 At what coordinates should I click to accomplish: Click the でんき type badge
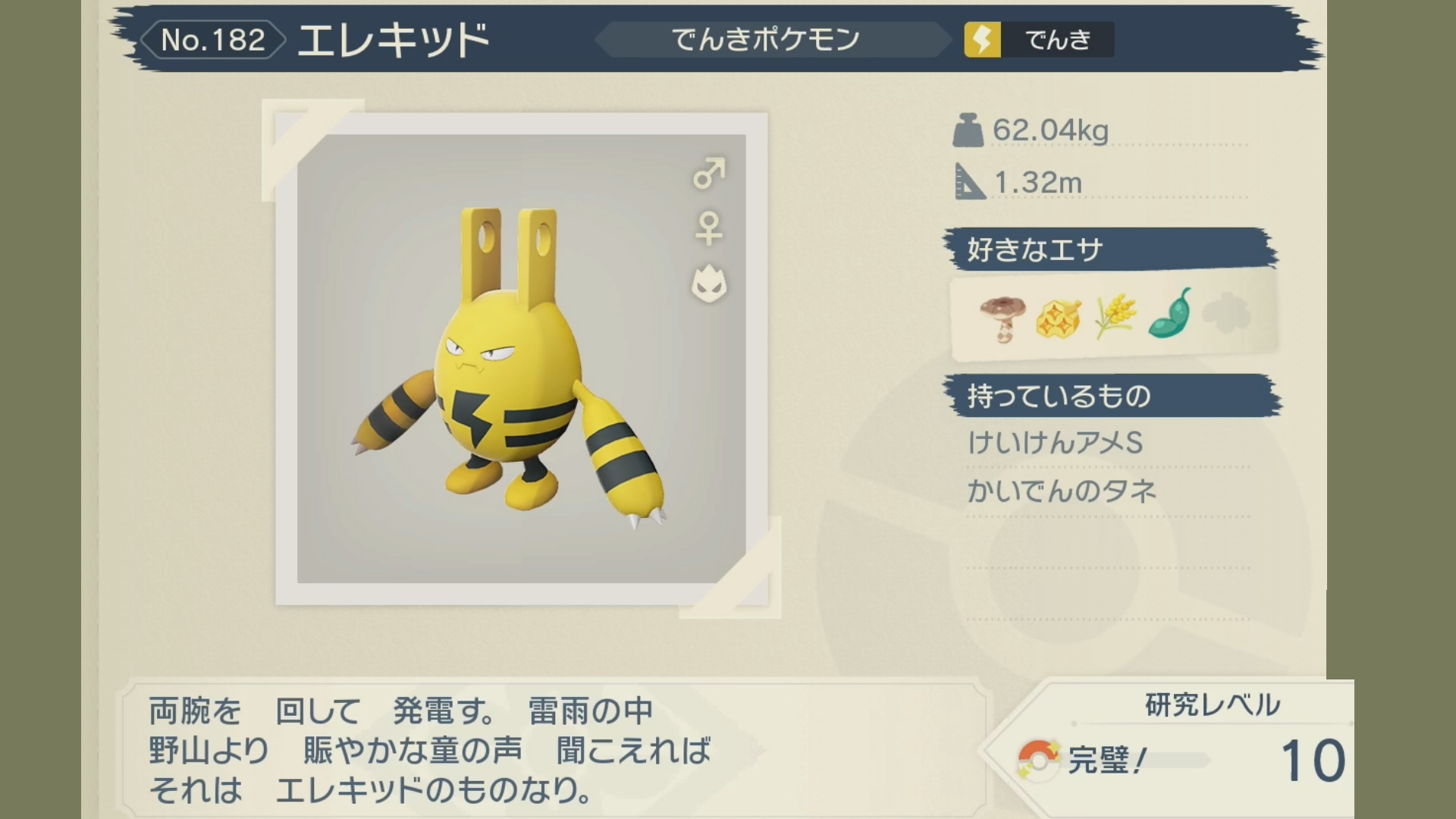tap(1038, 39)
